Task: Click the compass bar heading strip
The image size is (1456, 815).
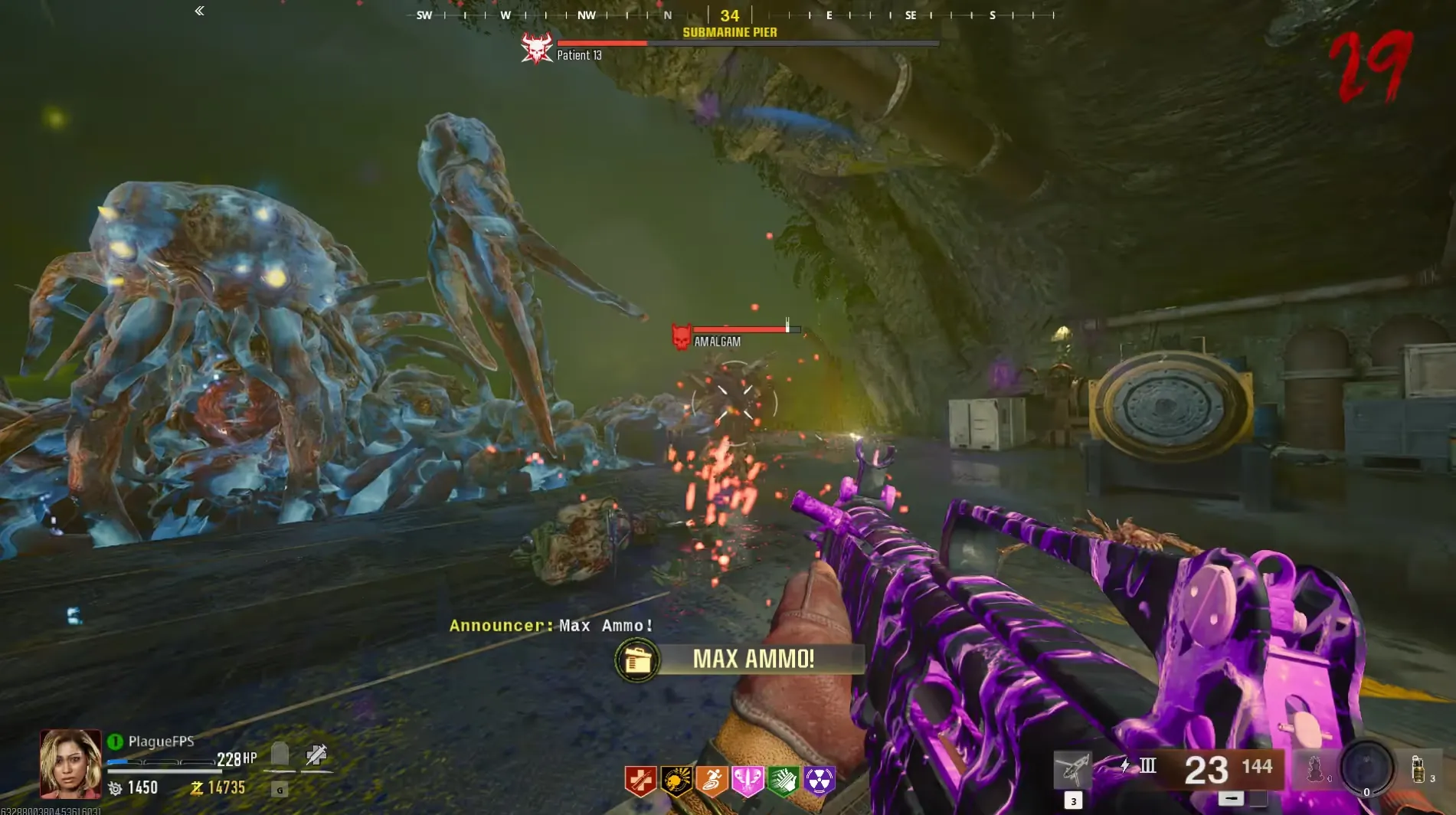Action: pos(729,15)
